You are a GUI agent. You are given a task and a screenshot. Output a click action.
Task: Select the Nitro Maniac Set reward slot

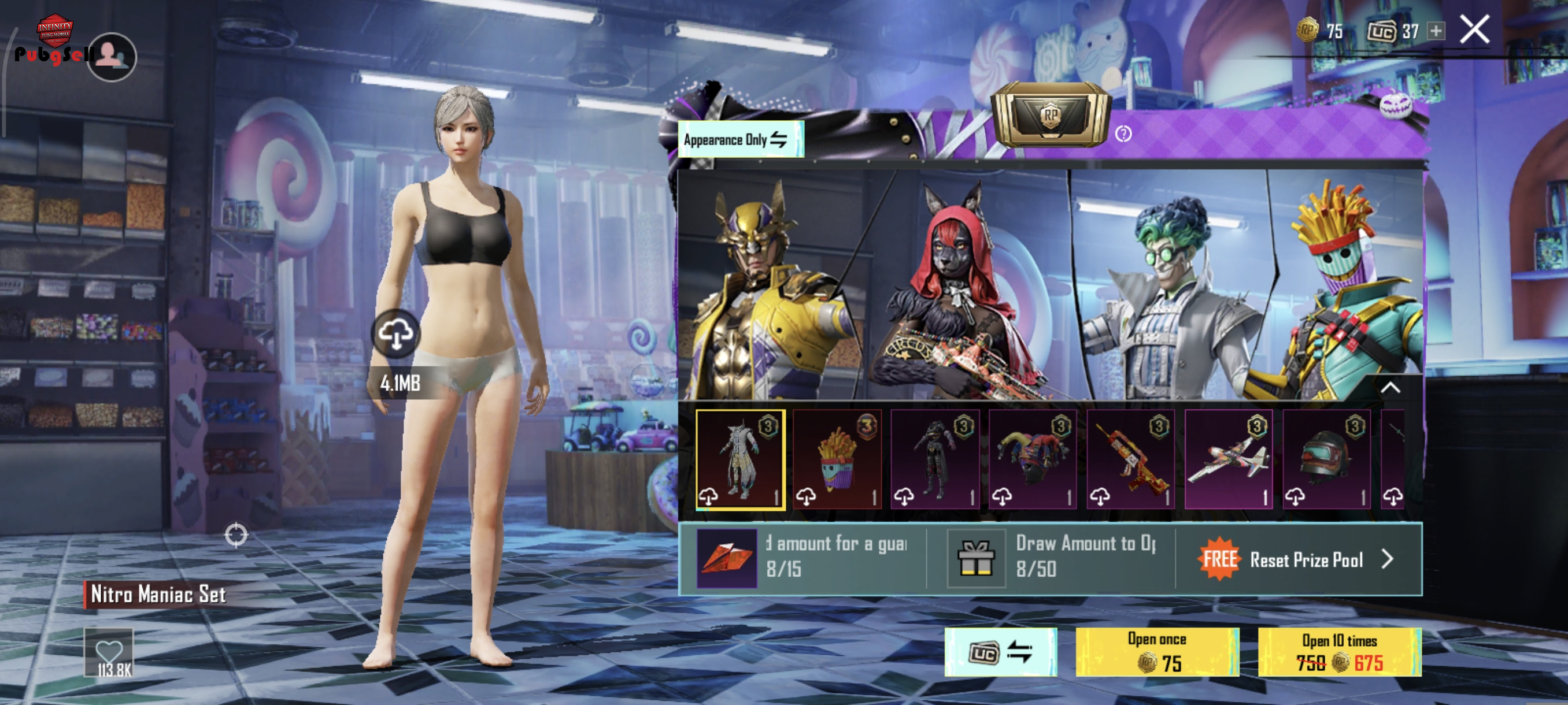[x=740, y=459]
